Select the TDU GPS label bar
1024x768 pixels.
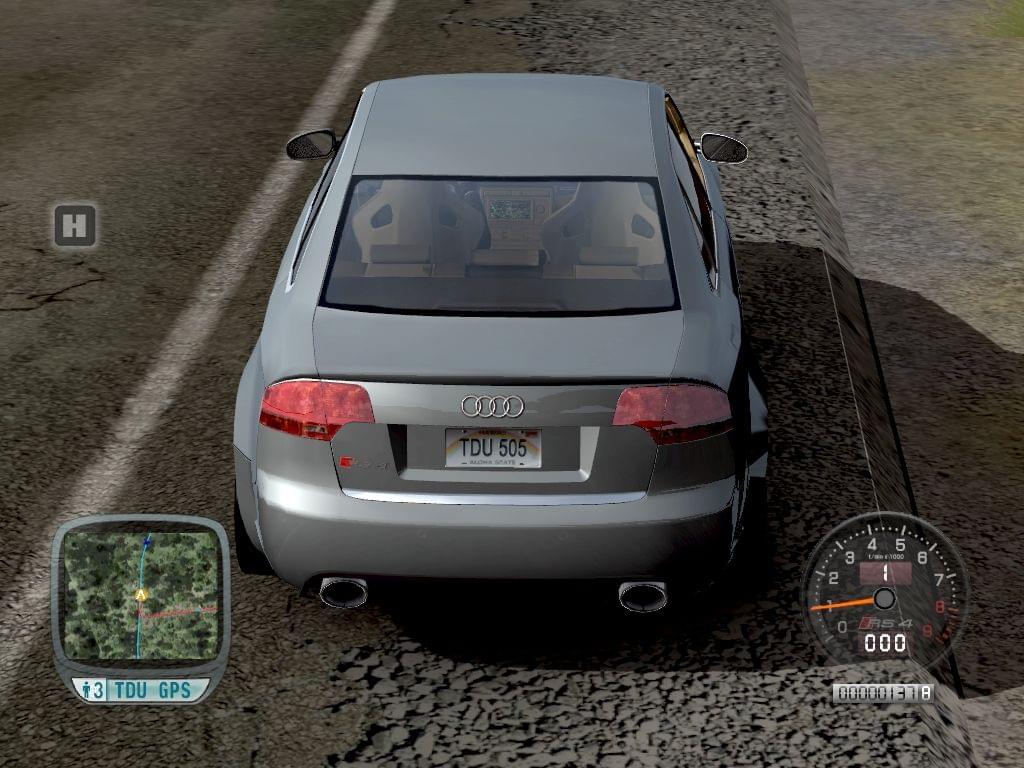pos(140,690)
